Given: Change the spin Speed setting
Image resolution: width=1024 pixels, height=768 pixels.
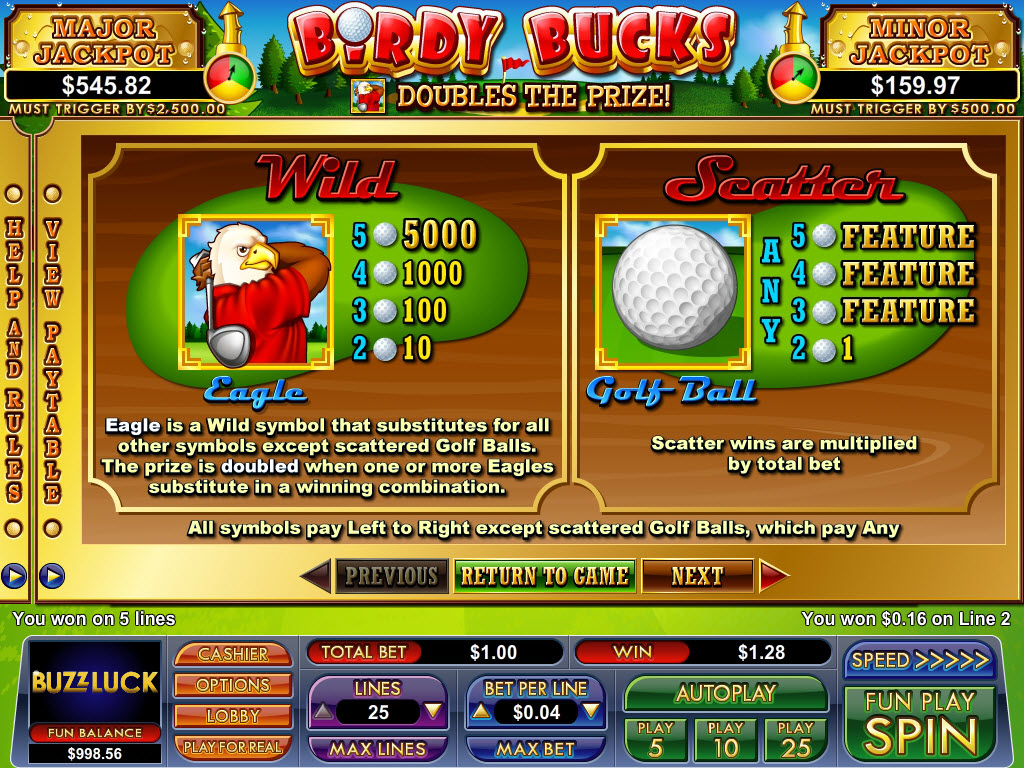Looking at the screenshot, I should point(919,660).
